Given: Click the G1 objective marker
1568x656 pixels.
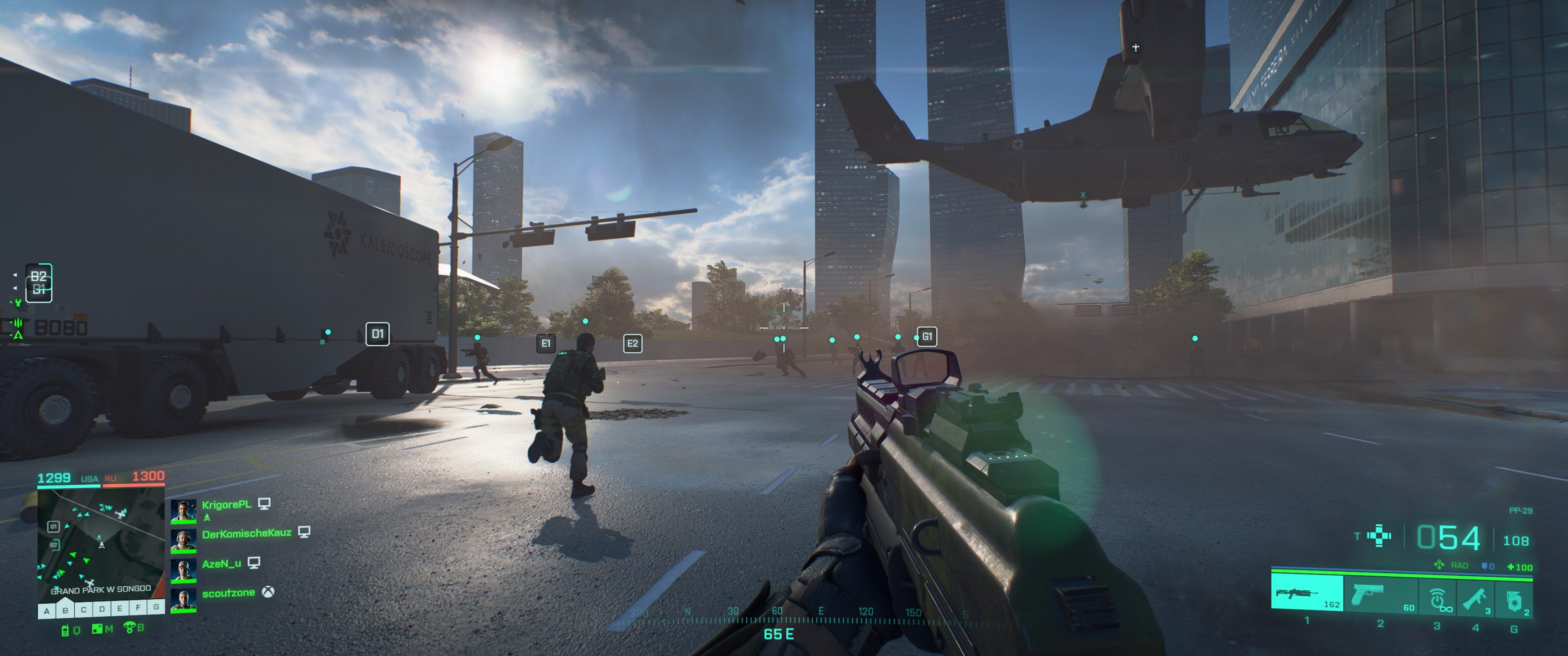Looking at the screenshot, I should pyautogui.click(x=927, y=336).
